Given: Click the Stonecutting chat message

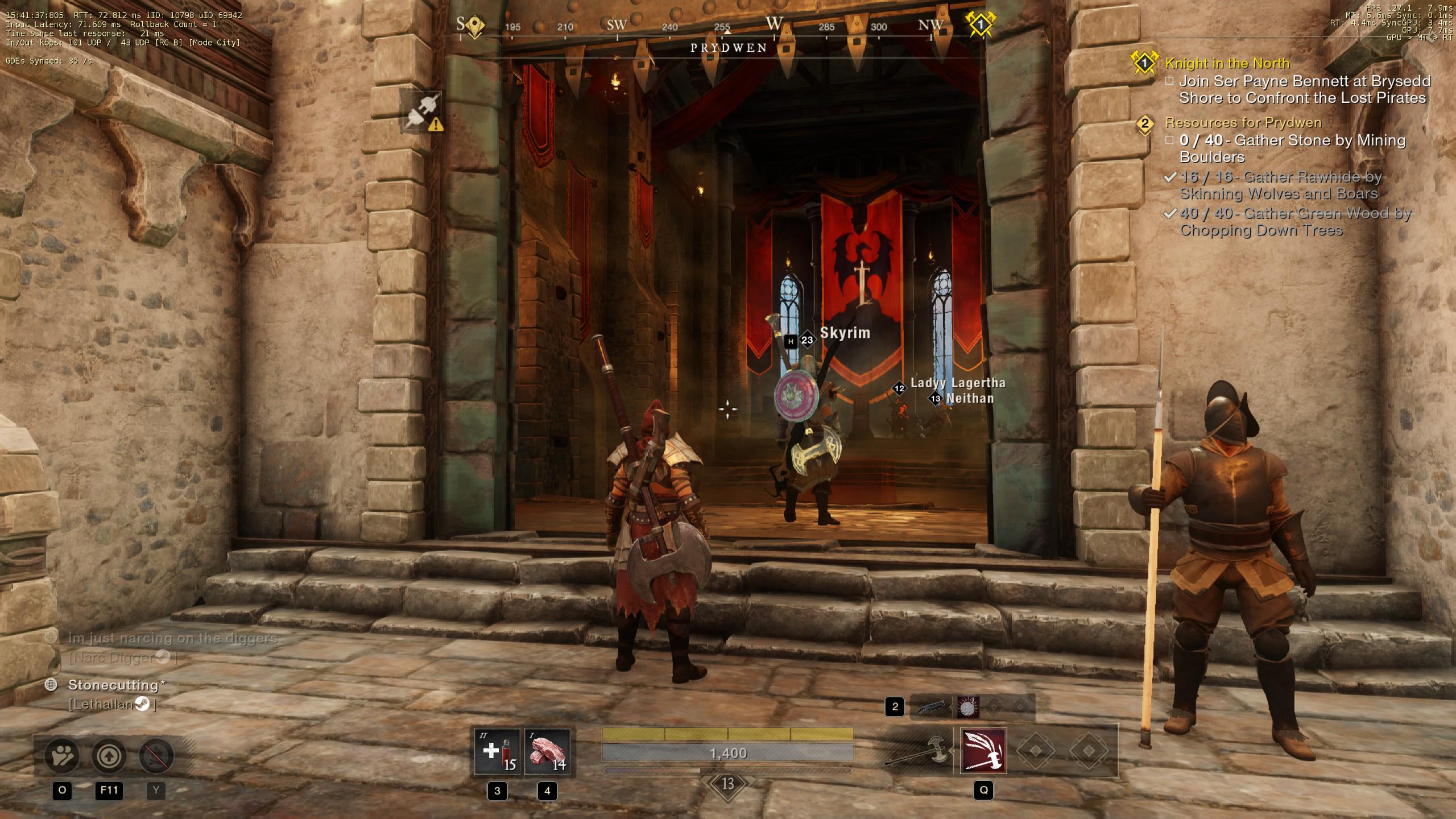Looking at the screenshot, I should pyautogui.click(x=113, y=685).
